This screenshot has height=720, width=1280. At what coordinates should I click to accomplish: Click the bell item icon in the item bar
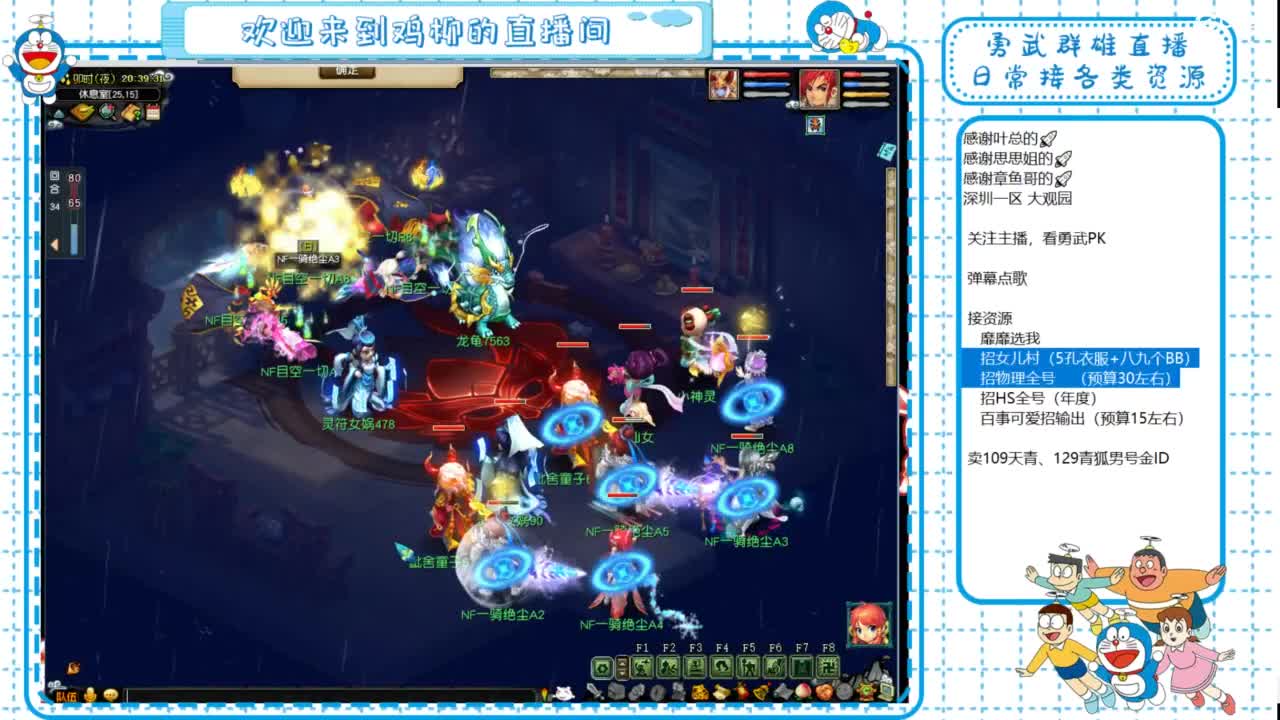point(761,693)
